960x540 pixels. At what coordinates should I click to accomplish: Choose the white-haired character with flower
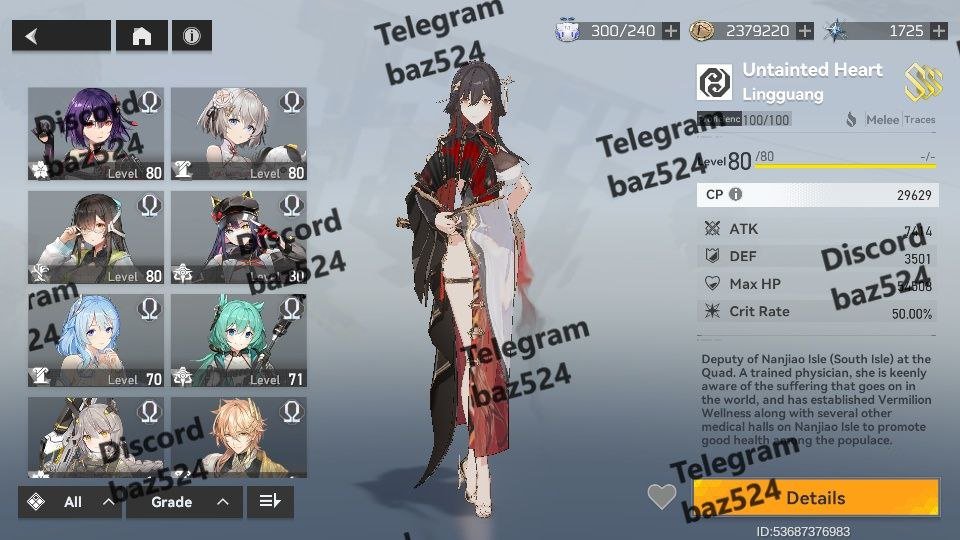tap(239, 133)
